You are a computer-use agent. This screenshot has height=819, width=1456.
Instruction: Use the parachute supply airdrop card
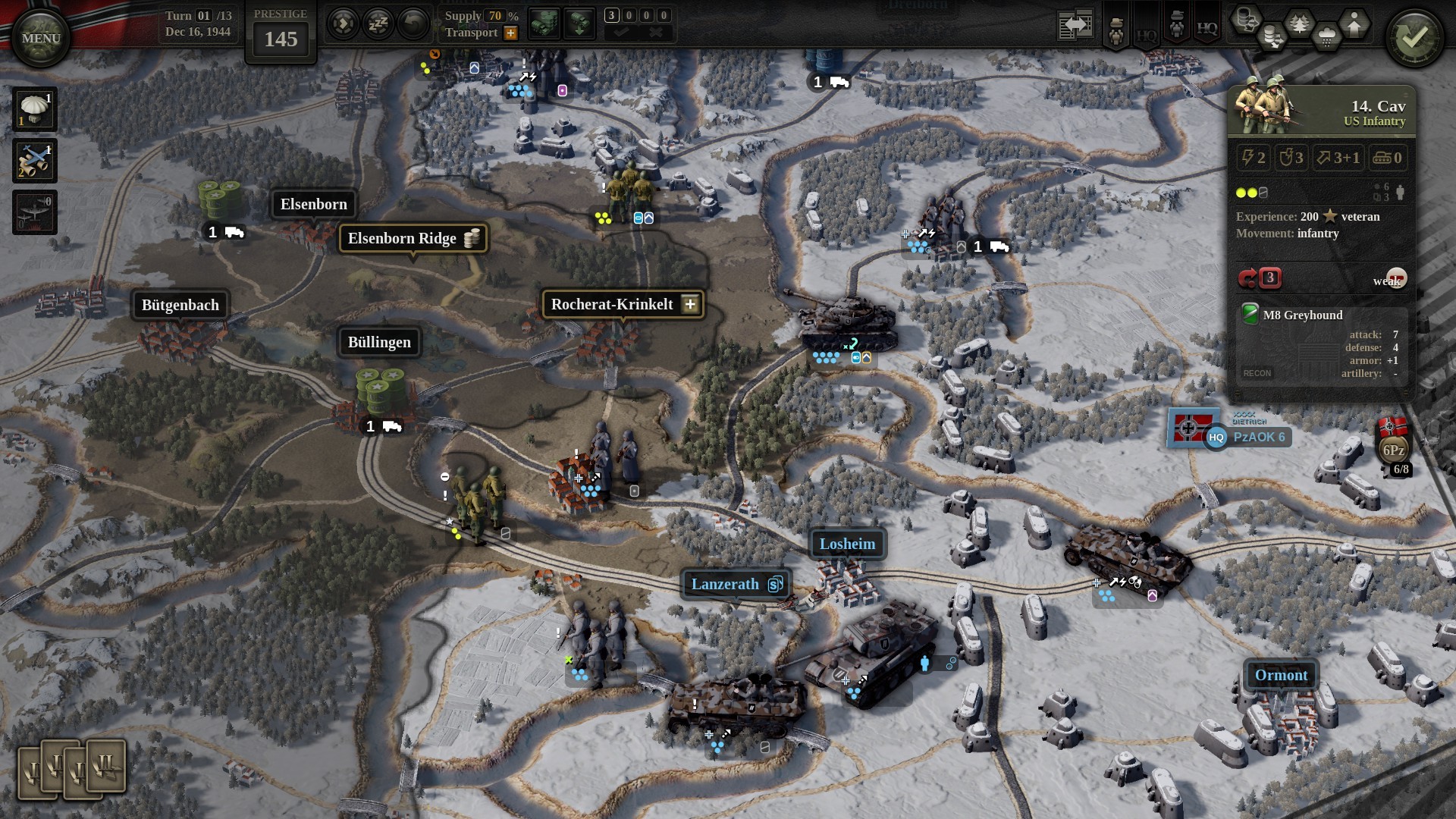click(35, 109)
